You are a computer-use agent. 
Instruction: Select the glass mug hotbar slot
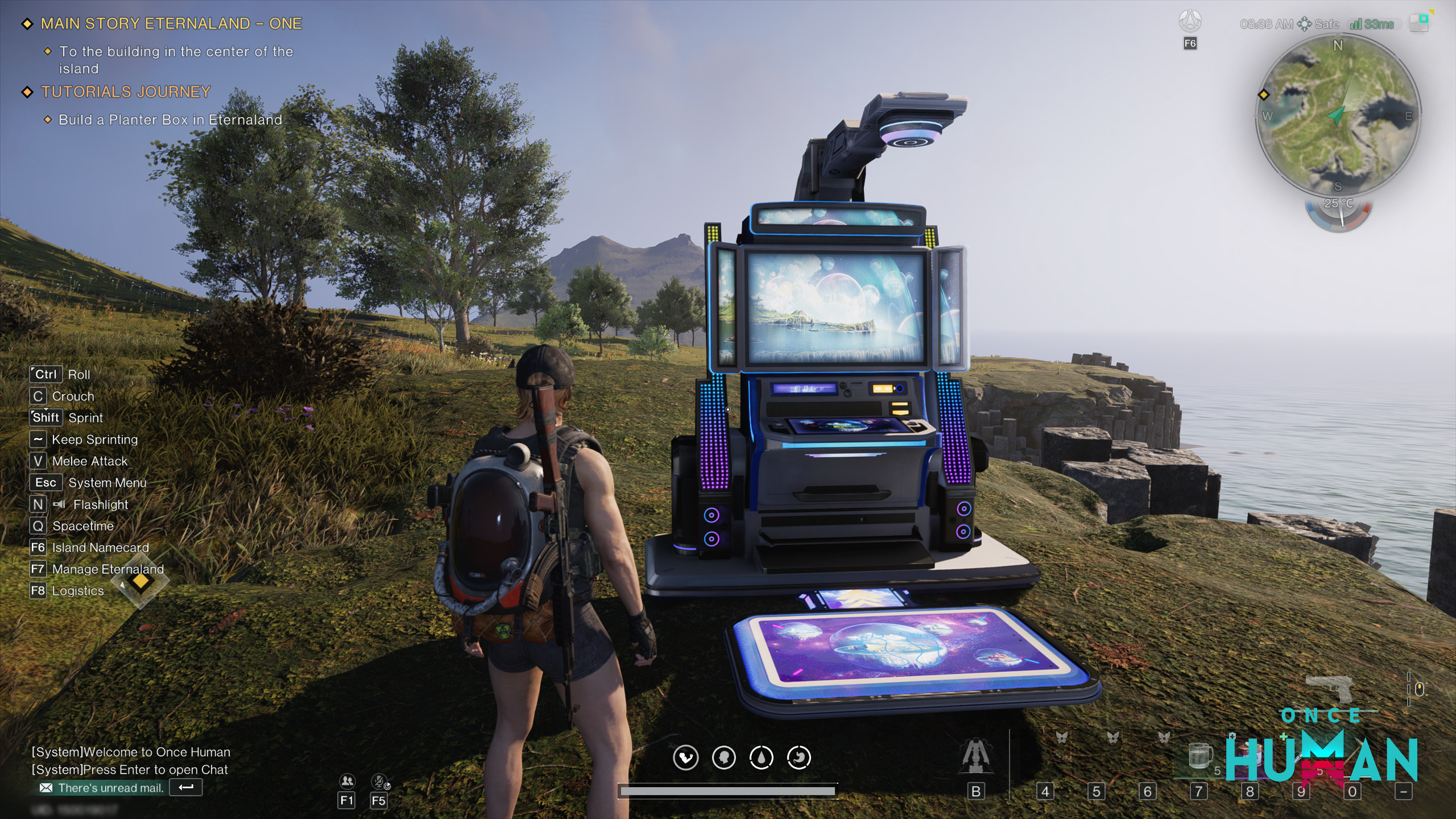pos(1199,756)
